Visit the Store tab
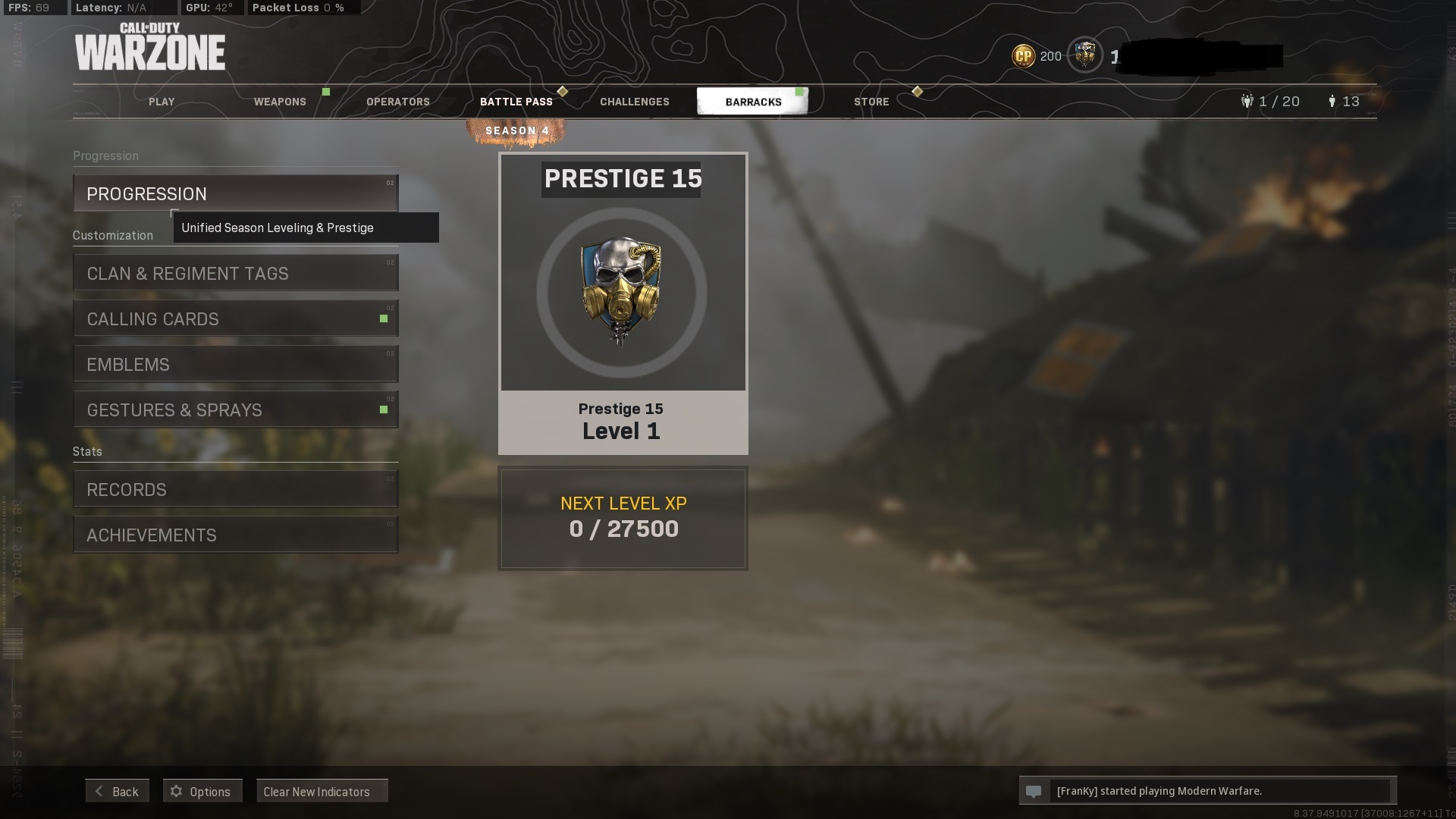 871,102
